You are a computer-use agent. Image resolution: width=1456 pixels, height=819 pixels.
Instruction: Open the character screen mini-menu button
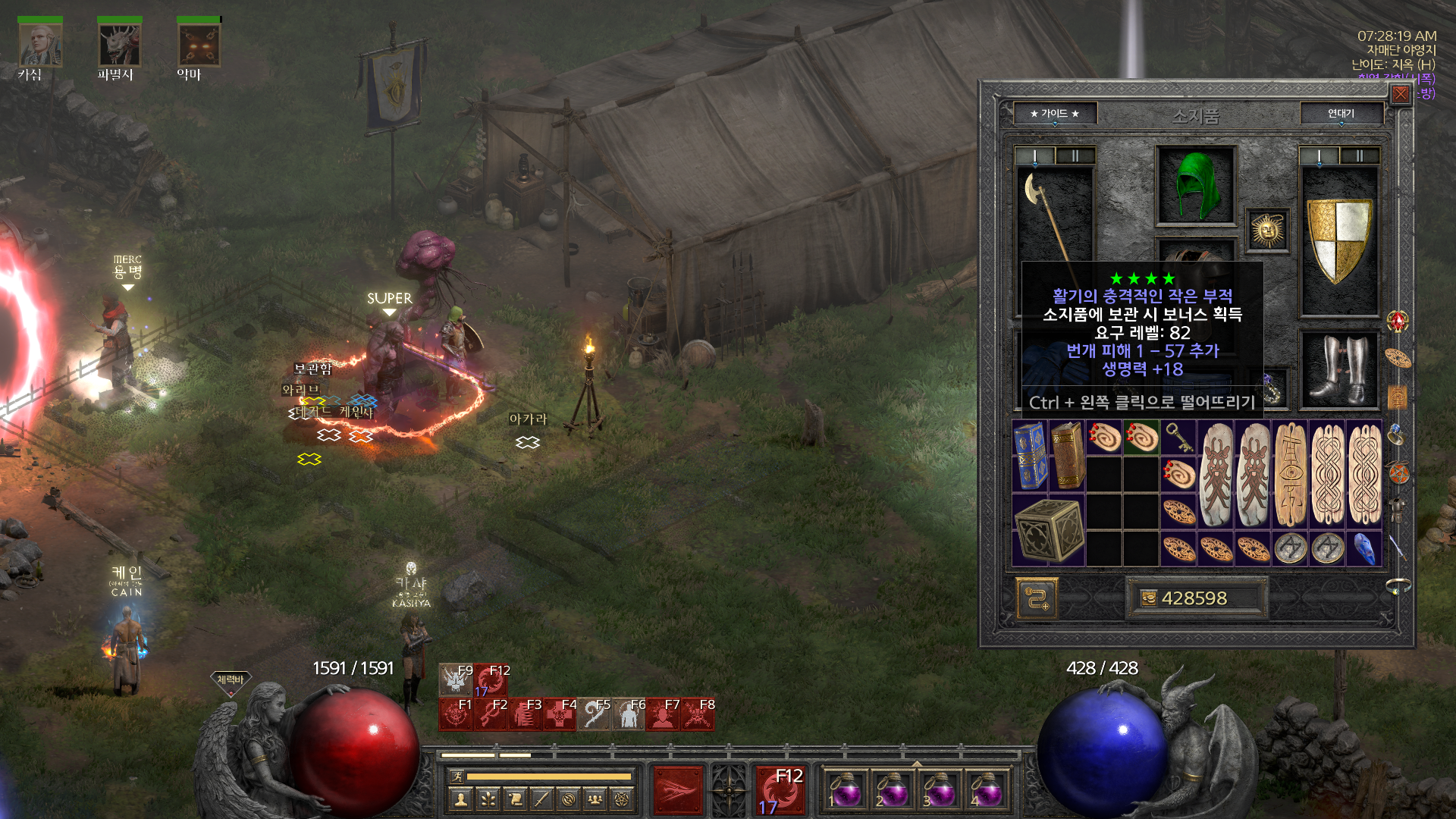460,799
